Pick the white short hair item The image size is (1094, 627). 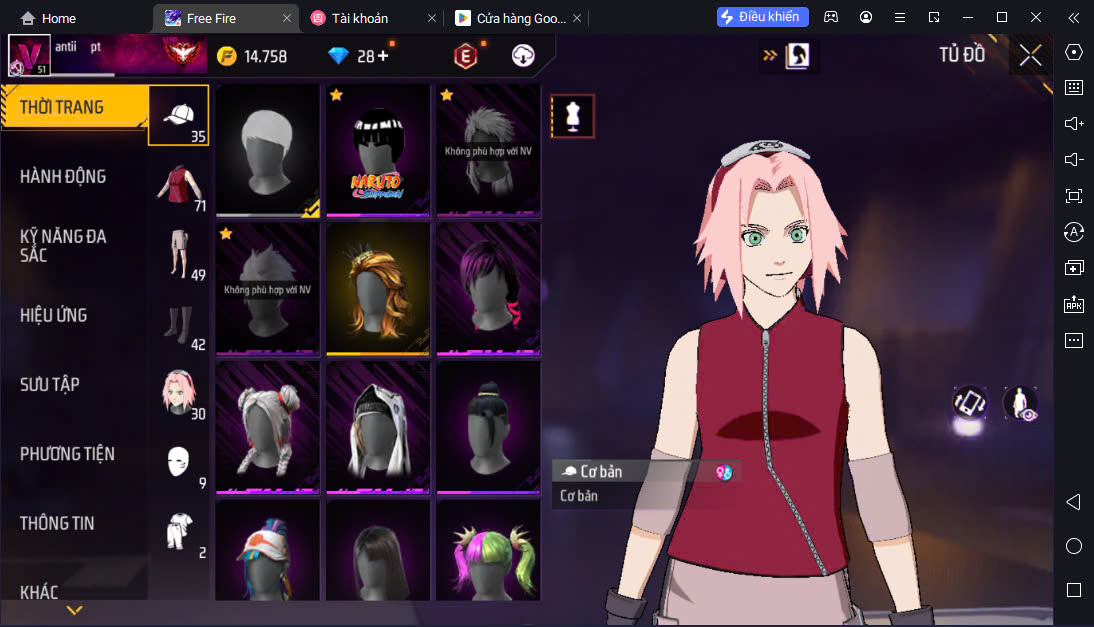267,150
